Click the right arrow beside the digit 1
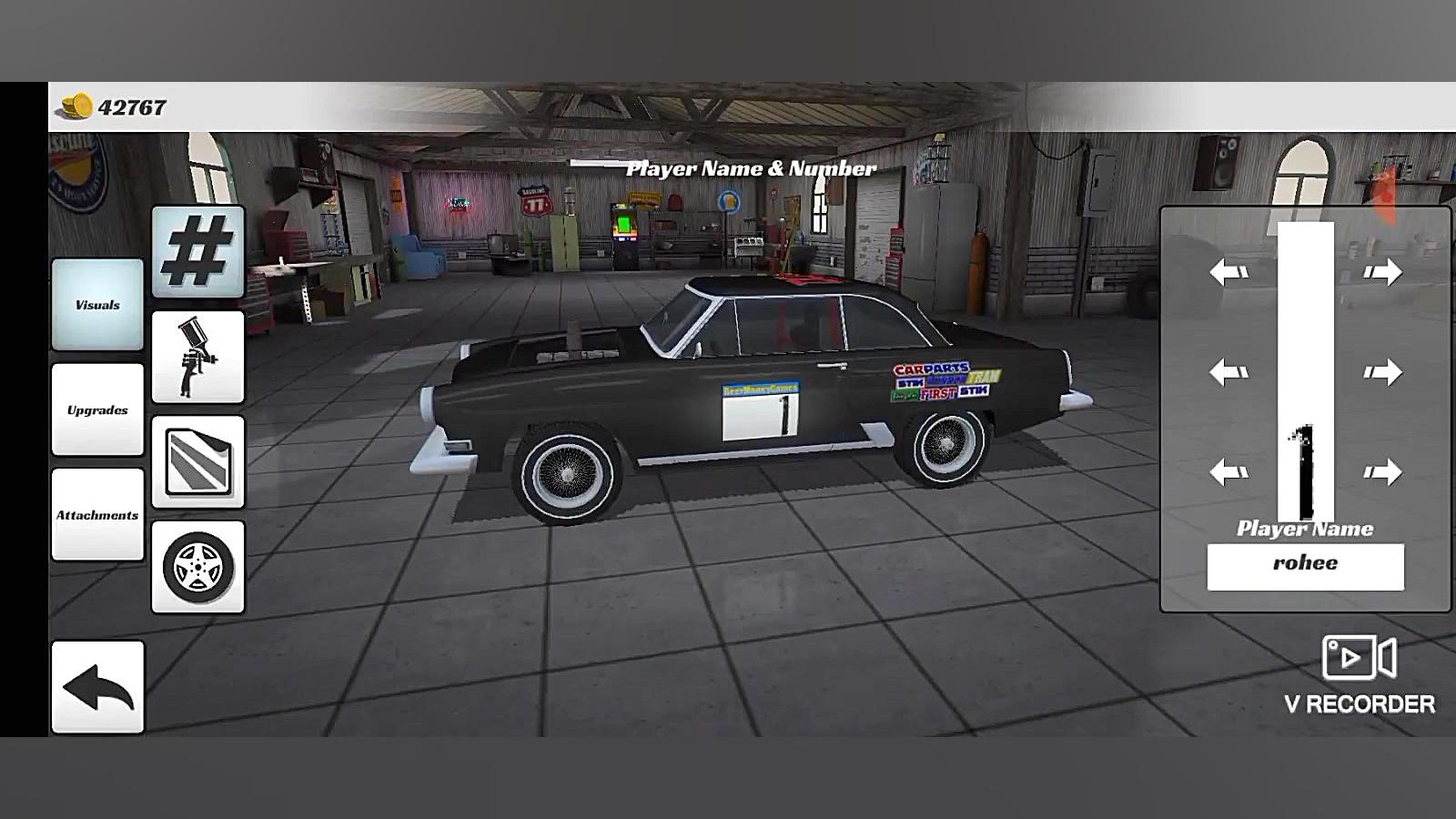Image resolution: width=1456 pixels, height=819 pixels. click(x=1382, y=471)
